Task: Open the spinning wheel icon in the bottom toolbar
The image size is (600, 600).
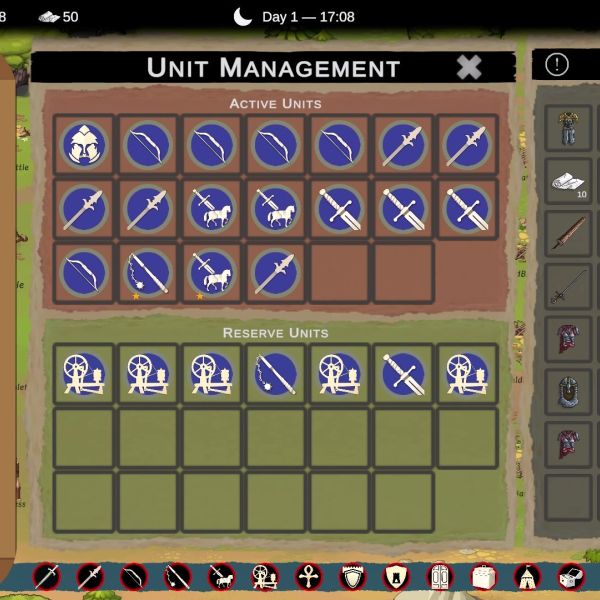Action: [264, 576]
